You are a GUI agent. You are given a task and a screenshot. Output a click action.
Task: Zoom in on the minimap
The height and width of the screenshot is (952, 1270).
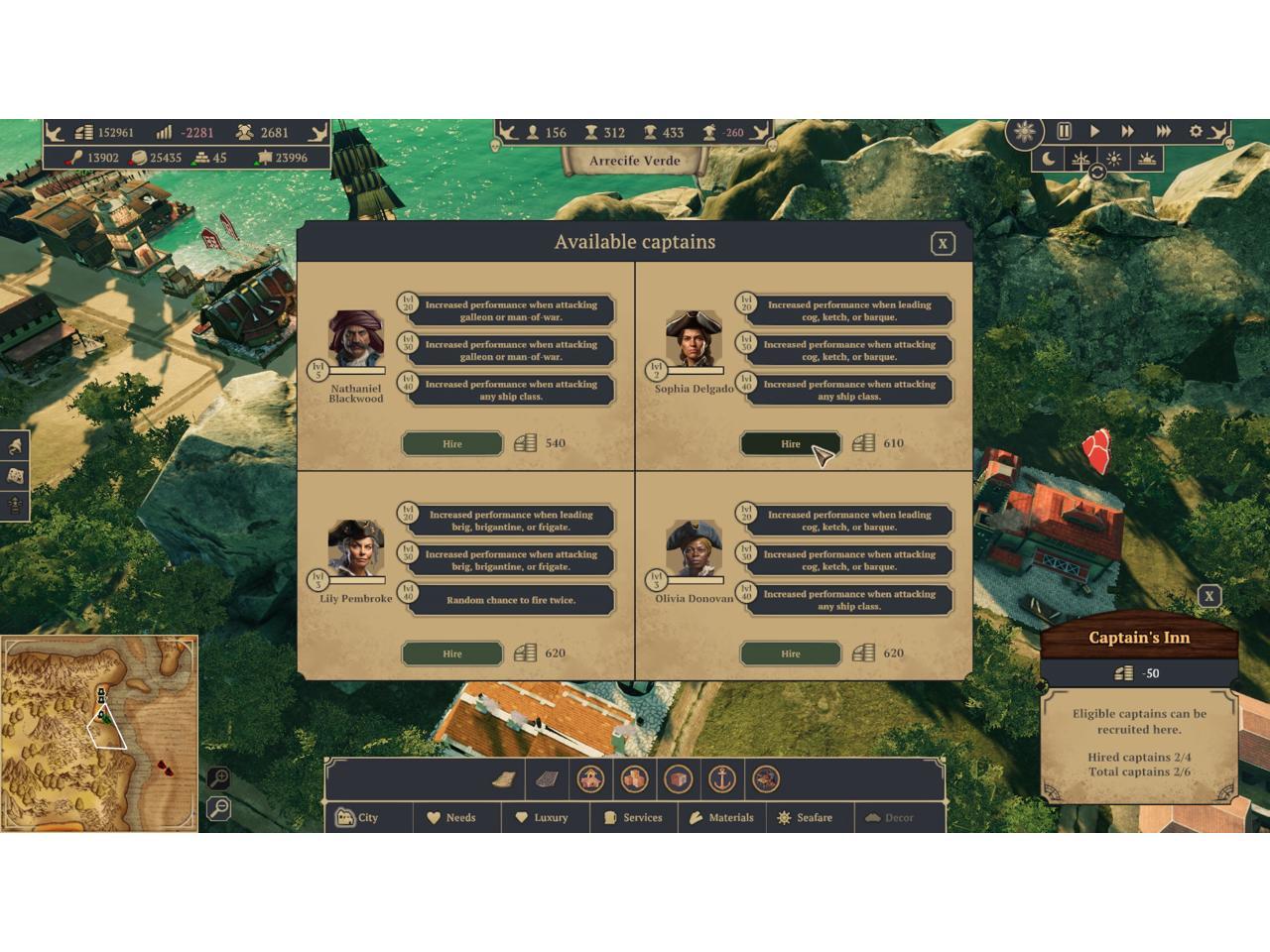pos(219,777)
